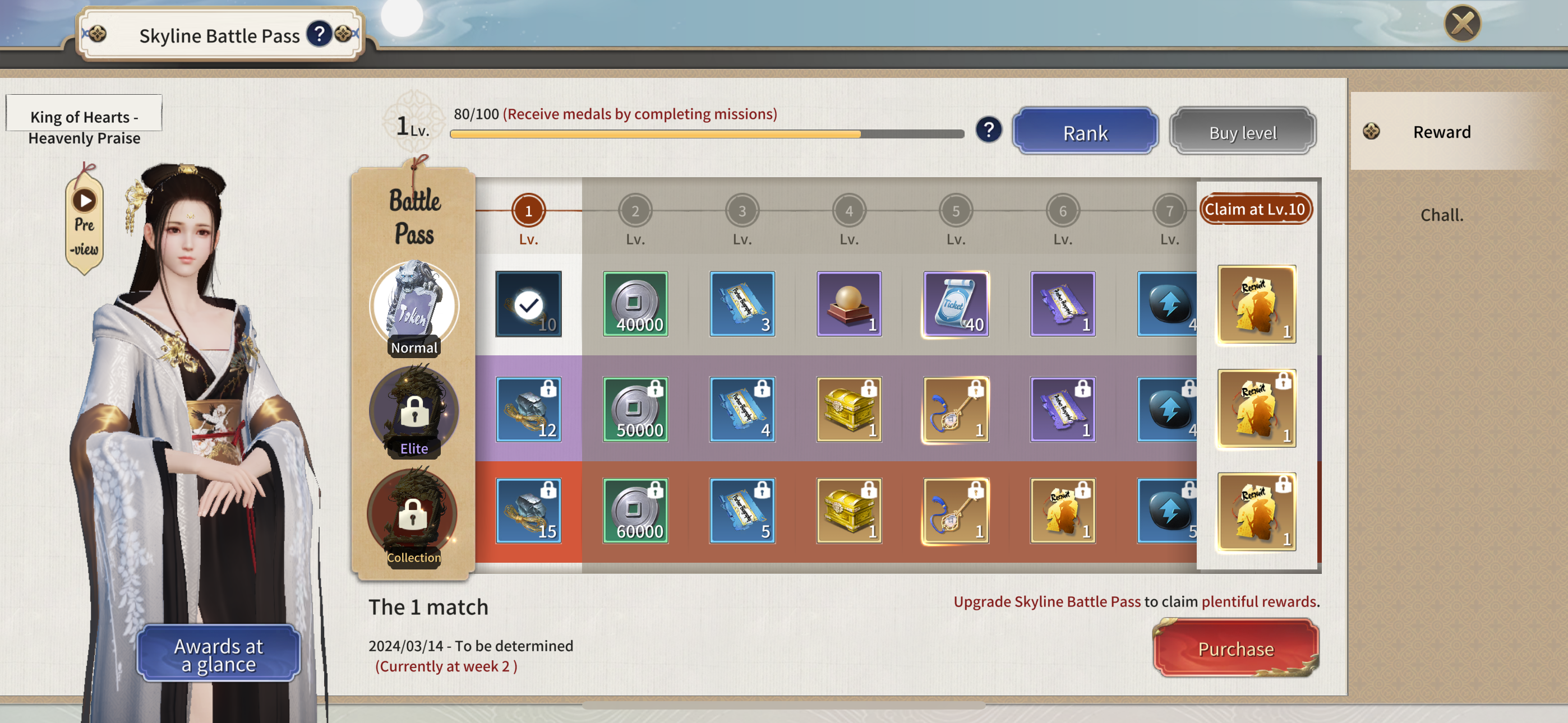Screen dimensions: 1568x723
Task: Click the Buy level button
Action: tap(1242, 132)
